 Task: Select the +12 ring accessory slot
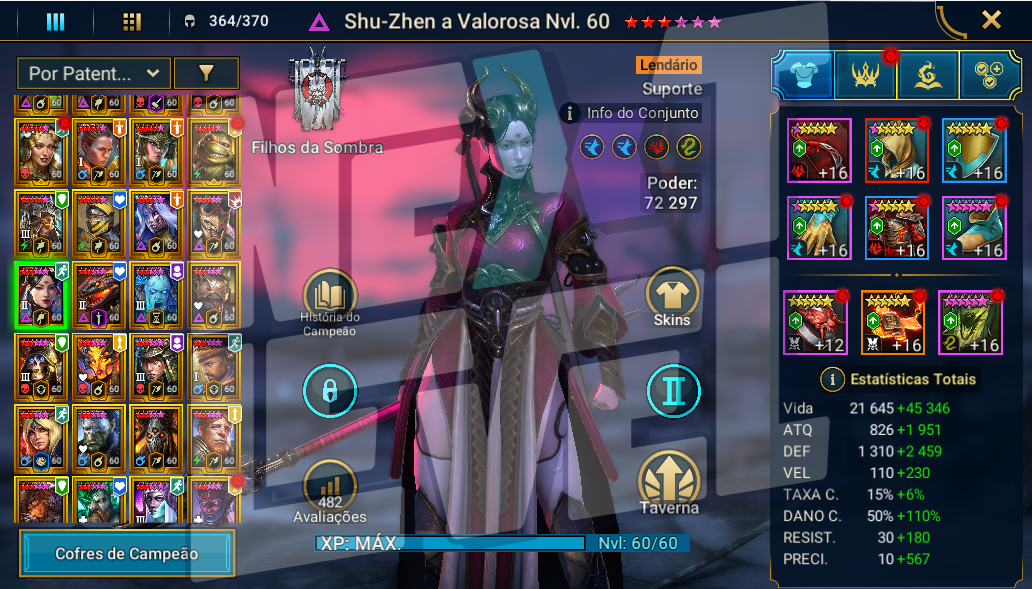[817, 322]
